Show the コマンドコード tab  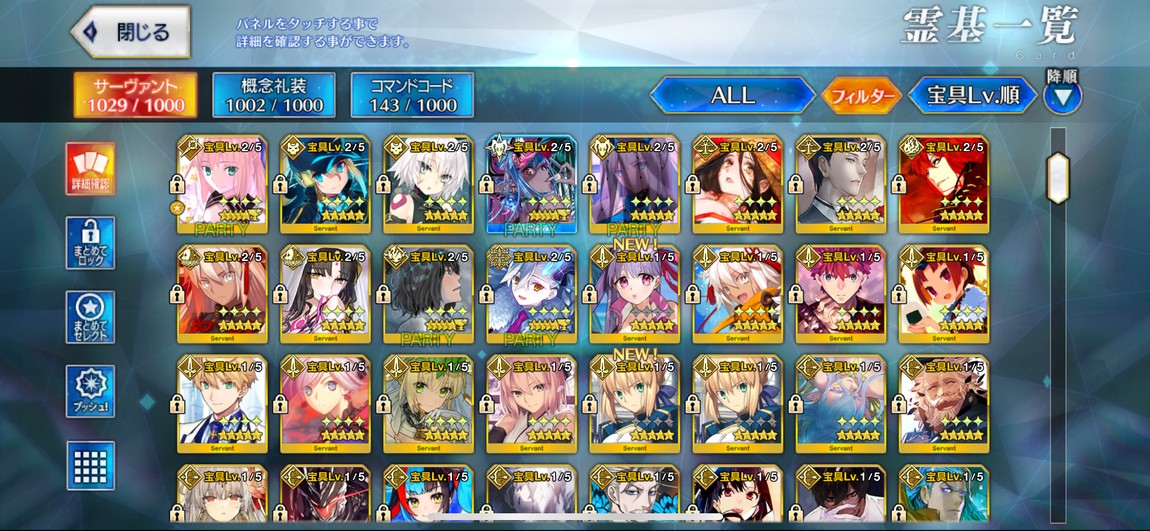point(412,95)
